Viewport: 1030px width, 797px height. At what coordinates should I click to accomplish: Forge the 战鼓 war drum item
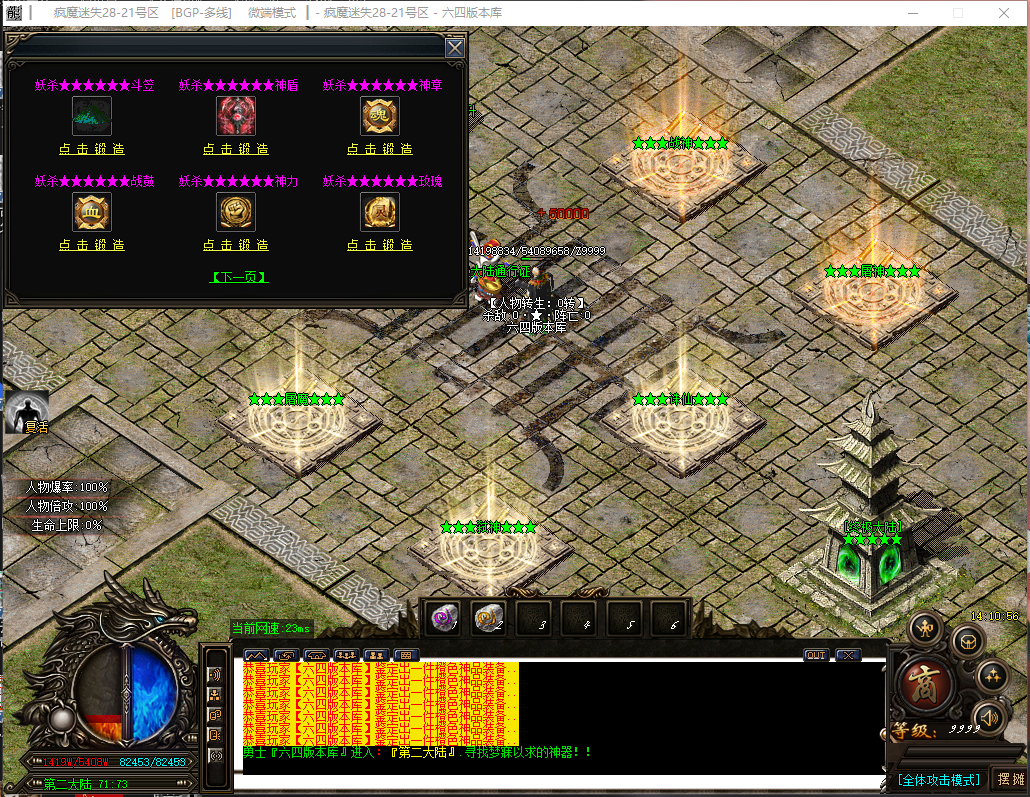coord(91,245)
